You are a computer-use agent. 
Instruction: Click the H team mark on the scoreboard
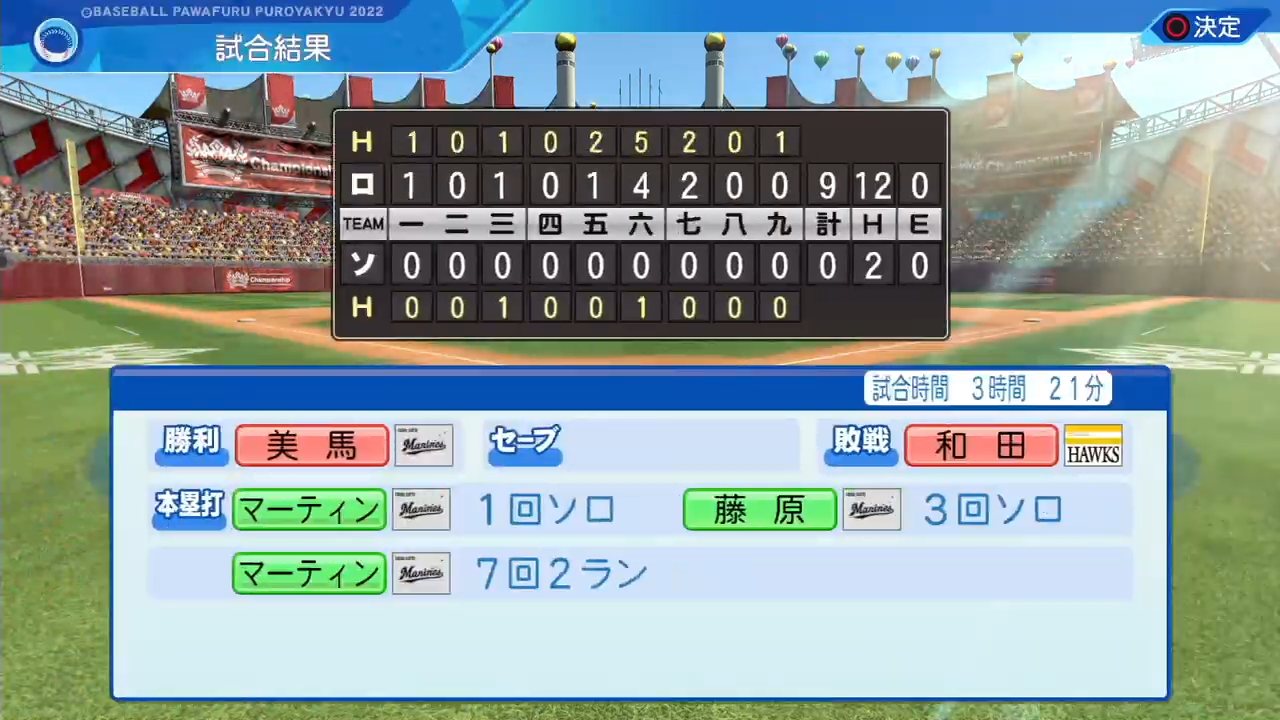(362, 142)
